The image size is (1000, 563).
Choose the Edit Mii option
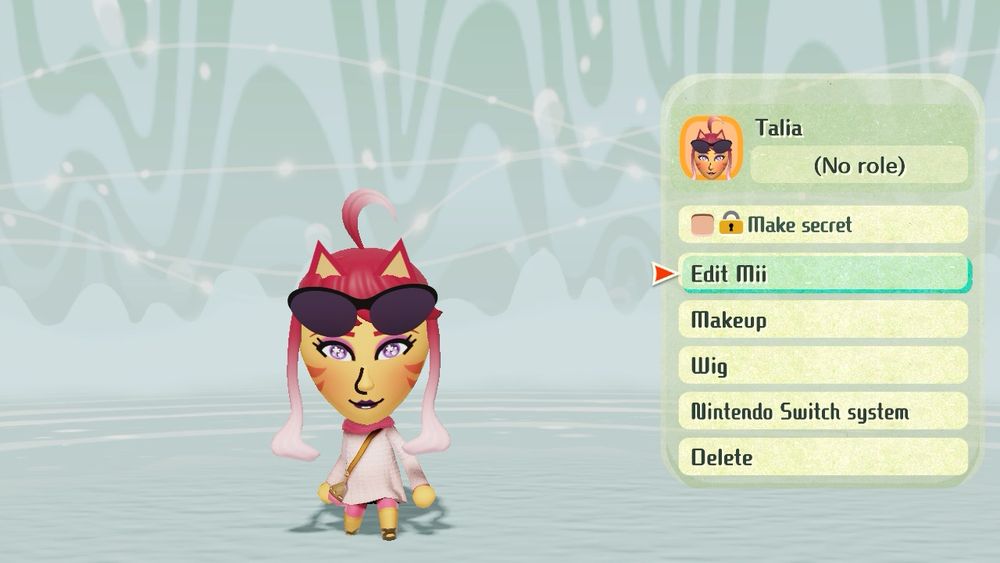click(x=823, y=273)
